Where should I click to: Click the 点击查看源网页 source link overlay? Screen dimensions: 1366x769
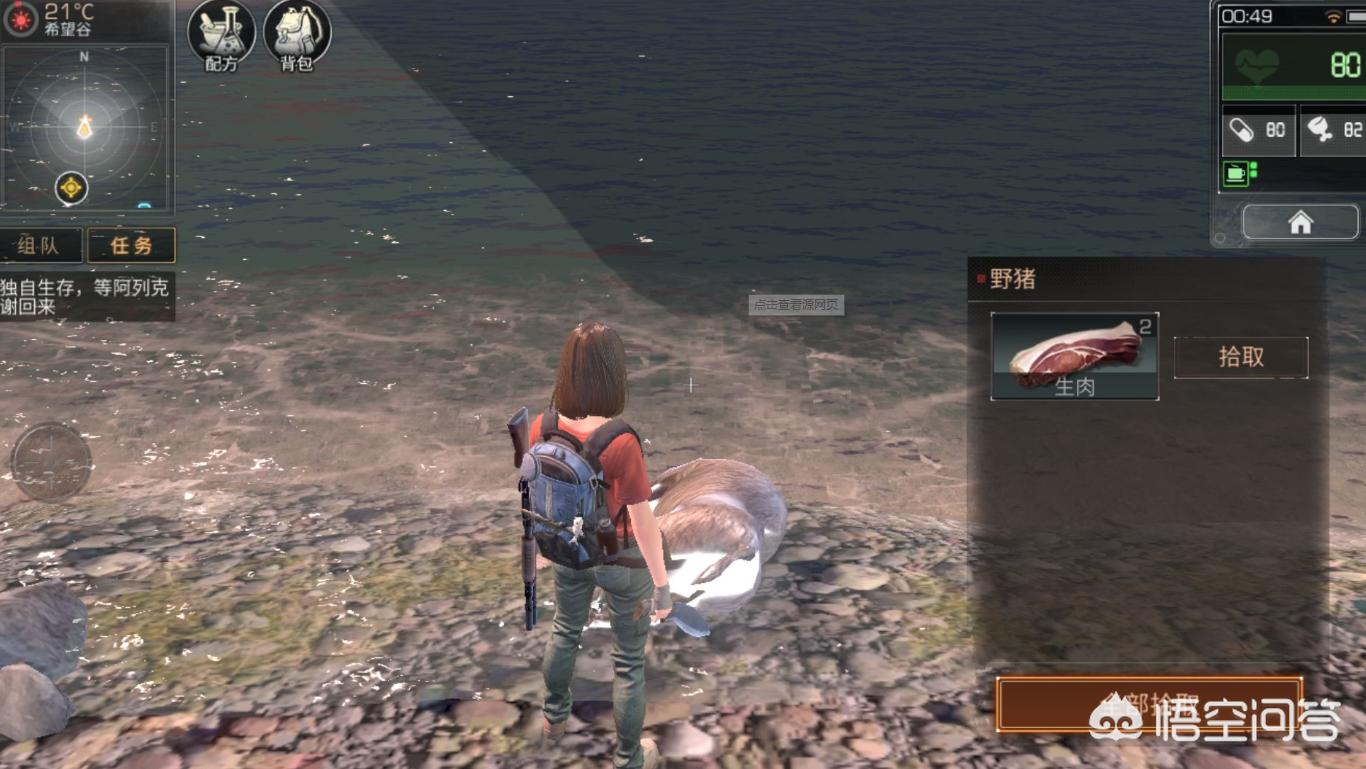(x=796, y=305)
